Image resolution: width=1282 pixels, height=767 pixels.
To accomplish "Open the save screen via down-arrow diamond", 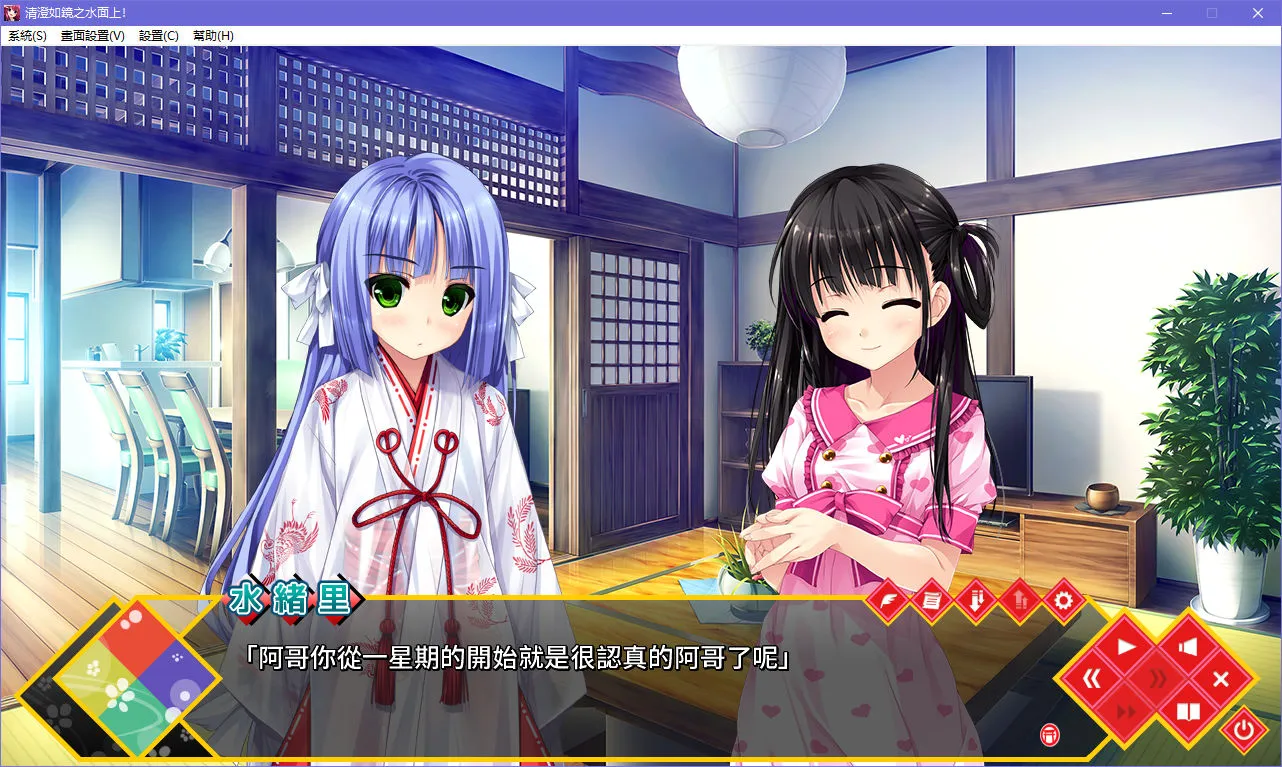I will tap(975, 600).
